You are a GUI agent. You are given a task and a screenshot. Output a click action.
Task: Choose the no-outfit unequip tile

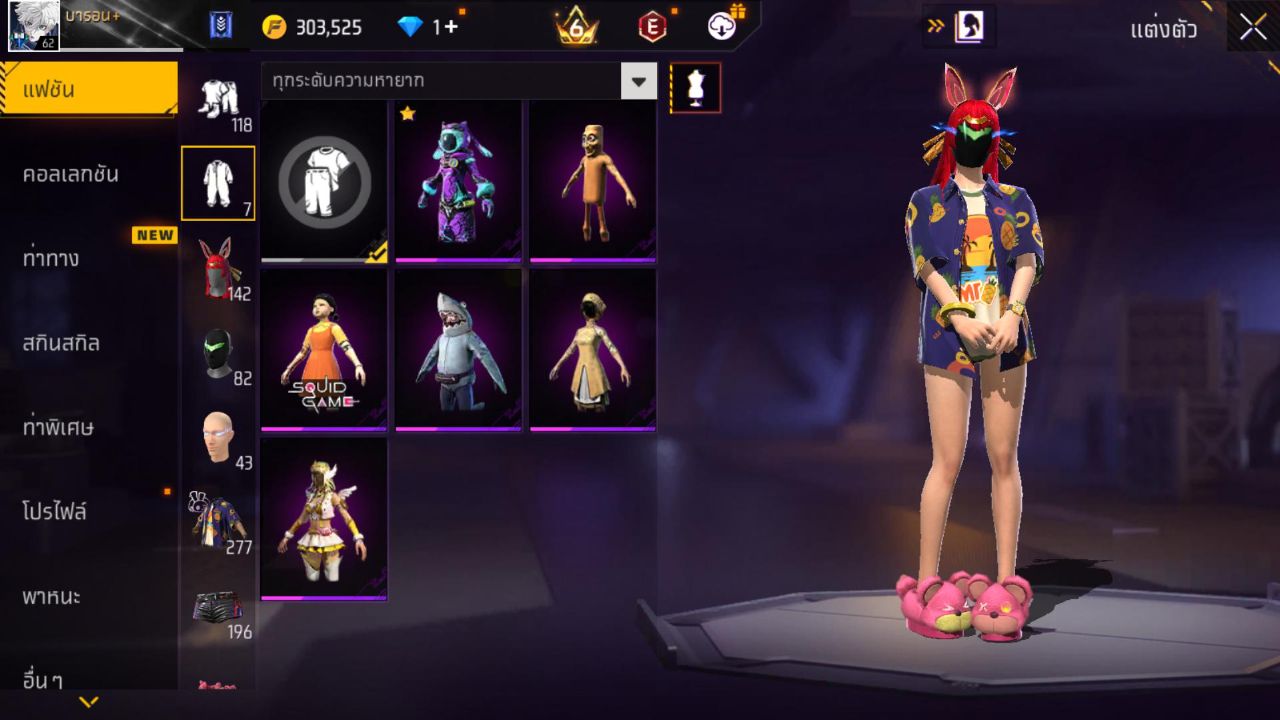(x=324, y=180)
